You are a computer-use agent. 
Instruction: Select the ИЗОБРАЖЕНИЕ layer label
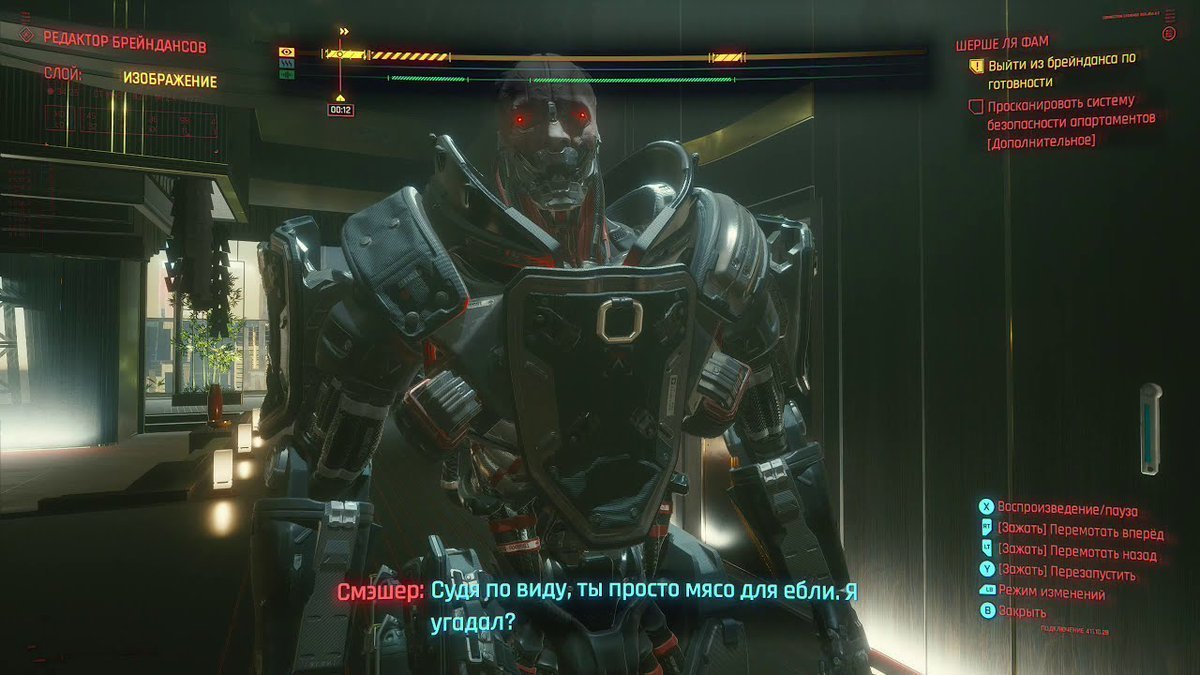tap(170, 81)
